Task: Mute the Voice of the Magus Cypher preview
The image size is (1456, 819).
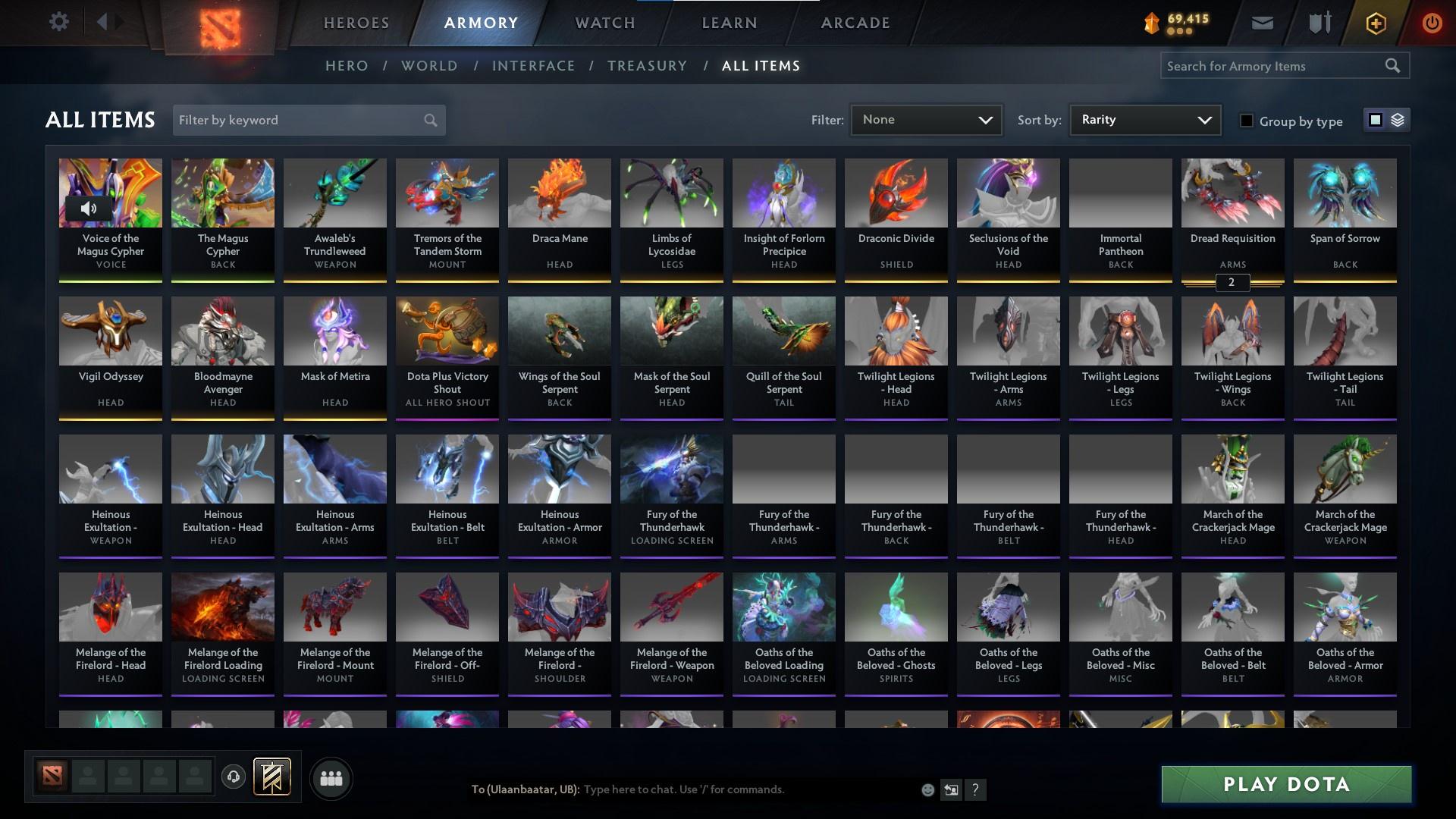Action: click(x=89, y=208)
